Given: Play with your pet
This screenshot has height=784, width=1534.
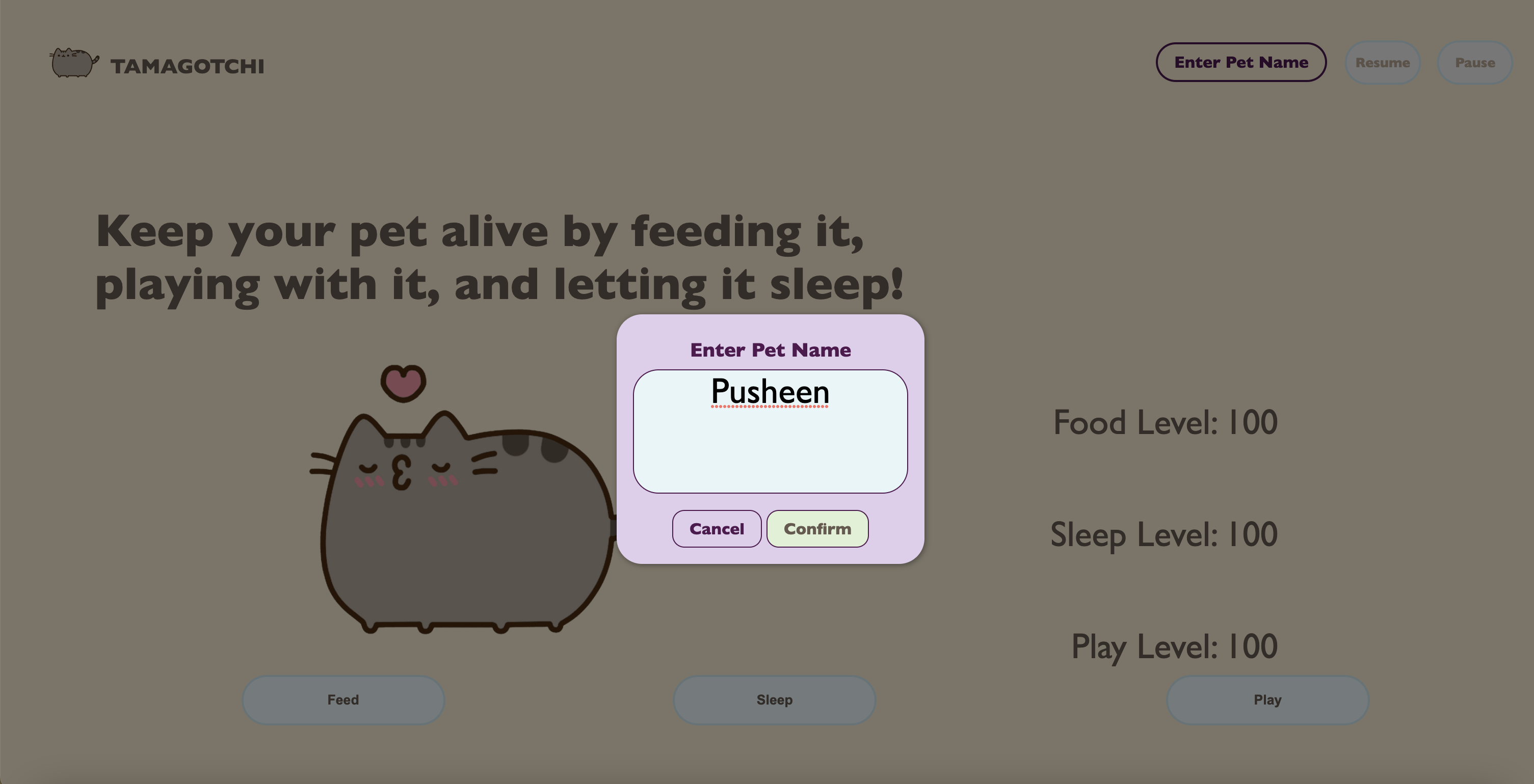Looking at the screenshot, I should (x=1266, y=699).
